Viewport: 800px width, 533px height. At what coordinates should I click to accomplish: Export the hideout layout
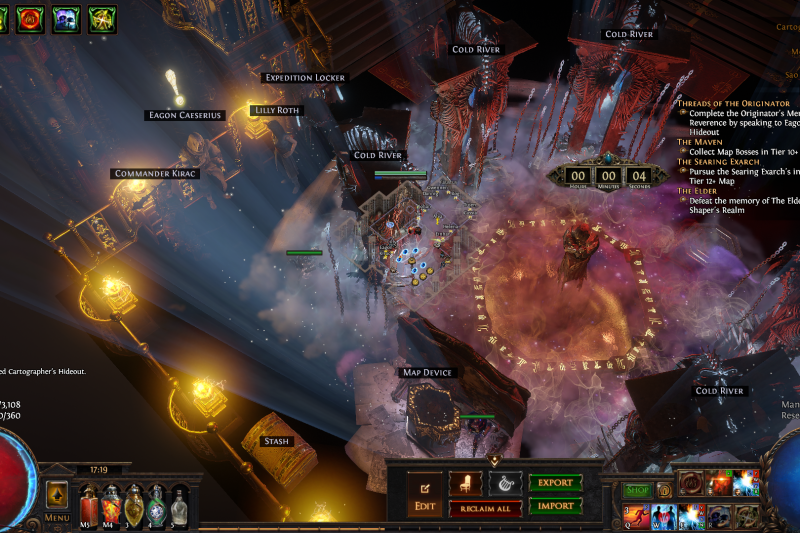[x=556, y=483]
